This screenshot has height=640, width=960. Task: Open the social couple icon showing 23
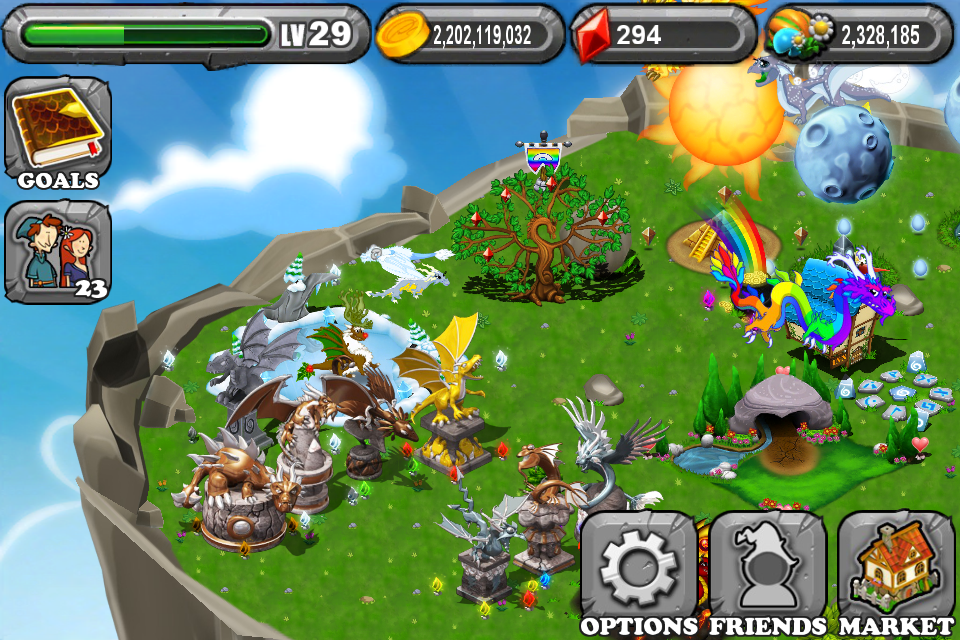58,250
